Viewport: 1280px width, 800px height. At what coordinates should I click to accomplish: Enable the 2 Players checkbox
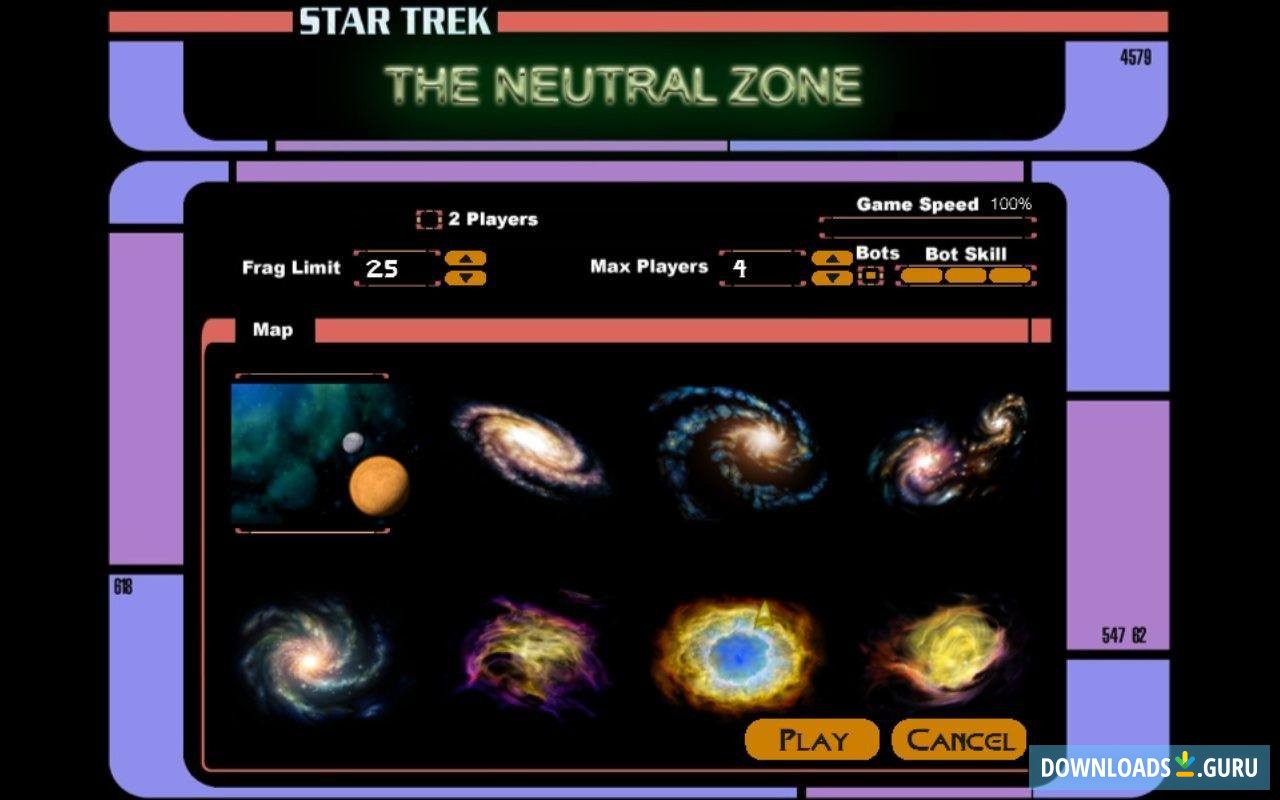(x=430, y=218)
